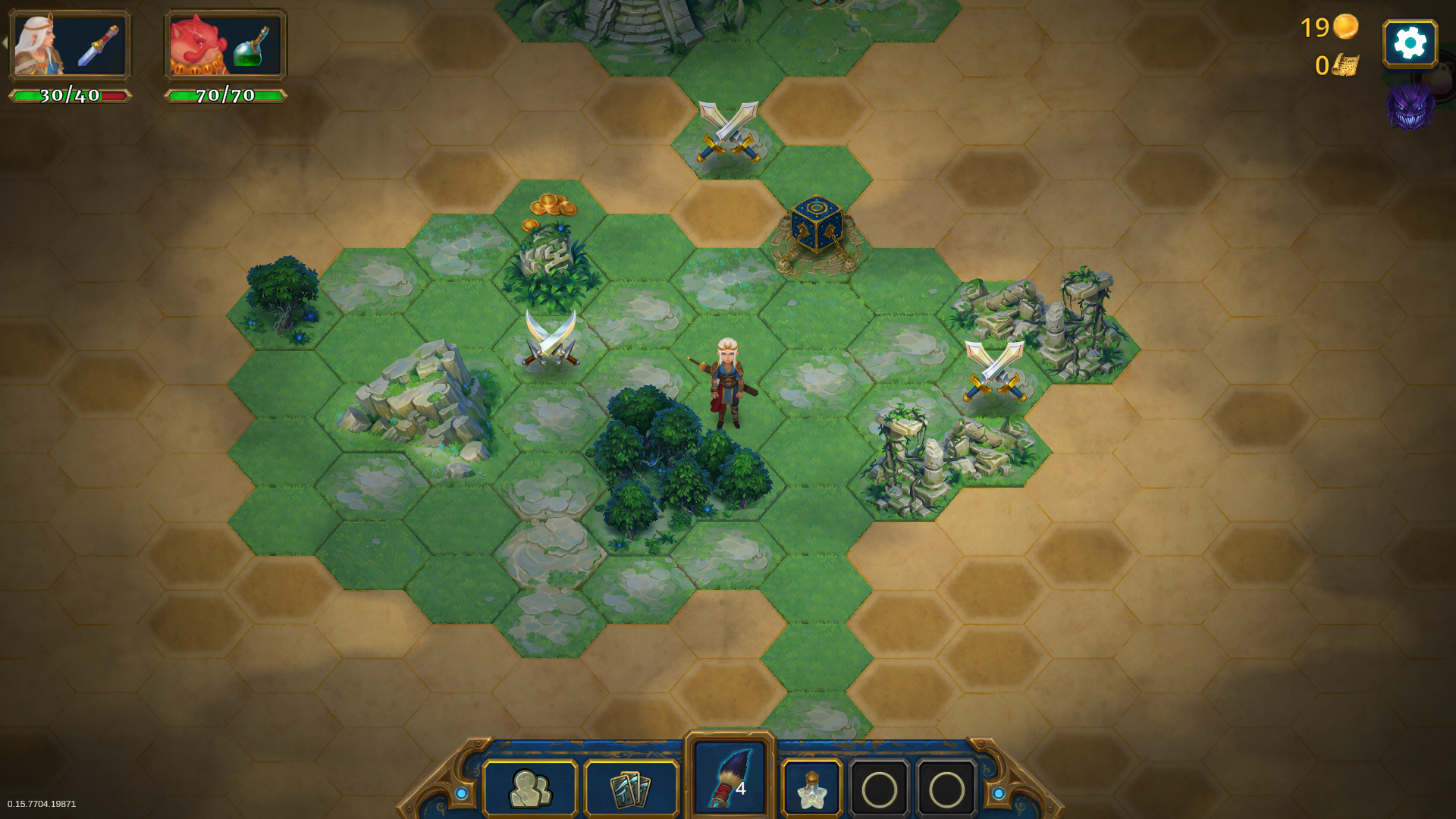Image resolution: width=1456 pixels, height=819 pixels.
Task: Activate the paintbrush tool
Action: 730,778
